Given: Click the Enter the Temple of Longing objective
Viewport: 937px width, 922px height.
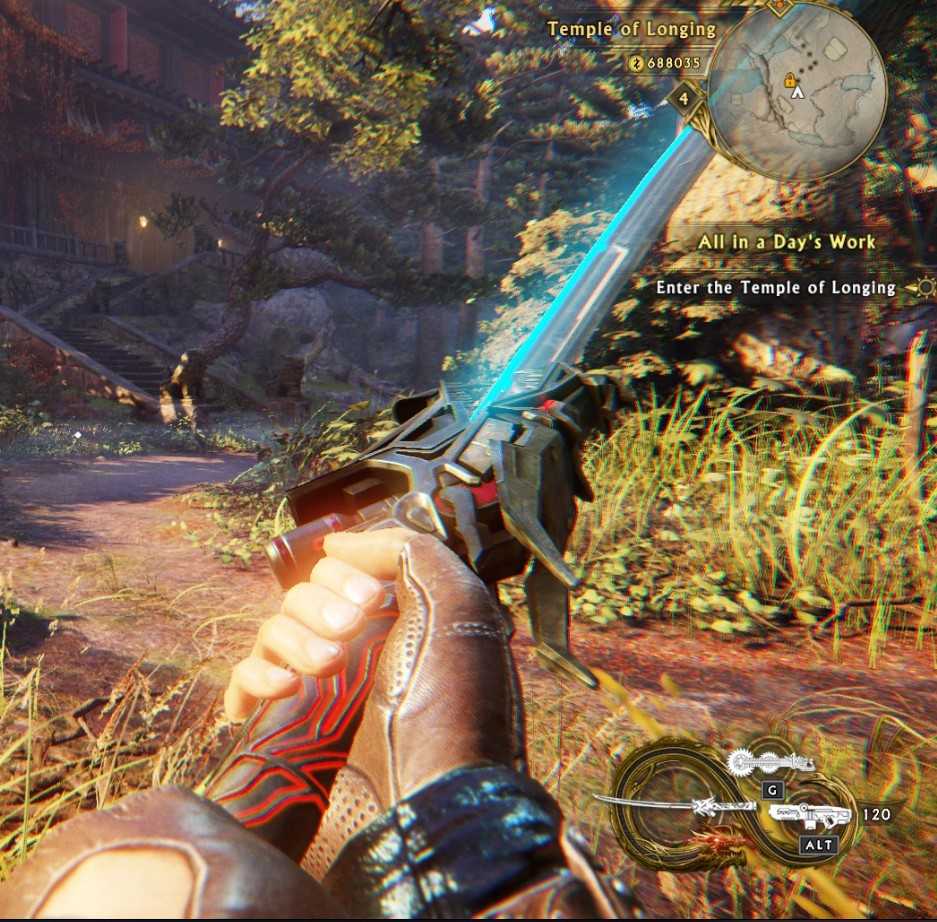Looking at the screenshot, I should [x=775, y=288].
